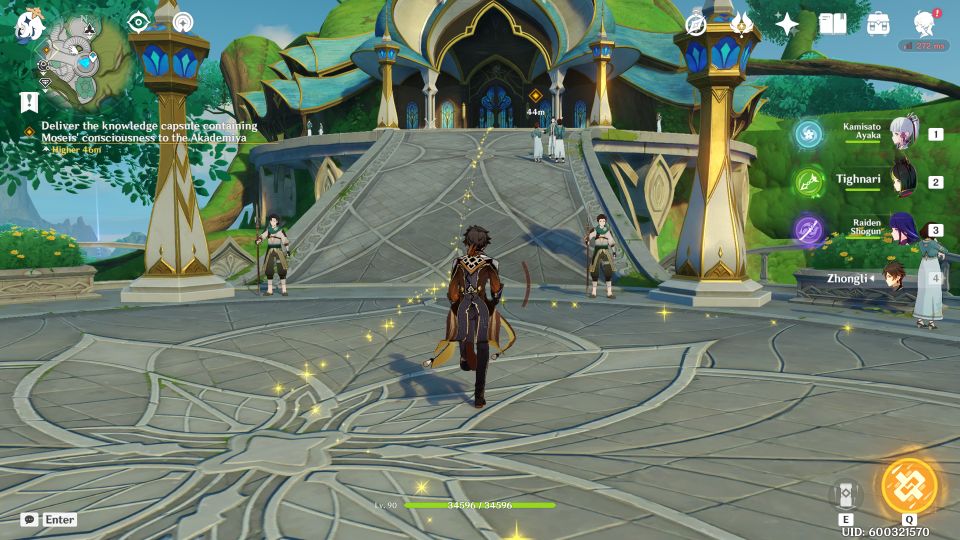Open the circular minimap
The width and height of the screenshot is (960, 540).
coord(78,62)
